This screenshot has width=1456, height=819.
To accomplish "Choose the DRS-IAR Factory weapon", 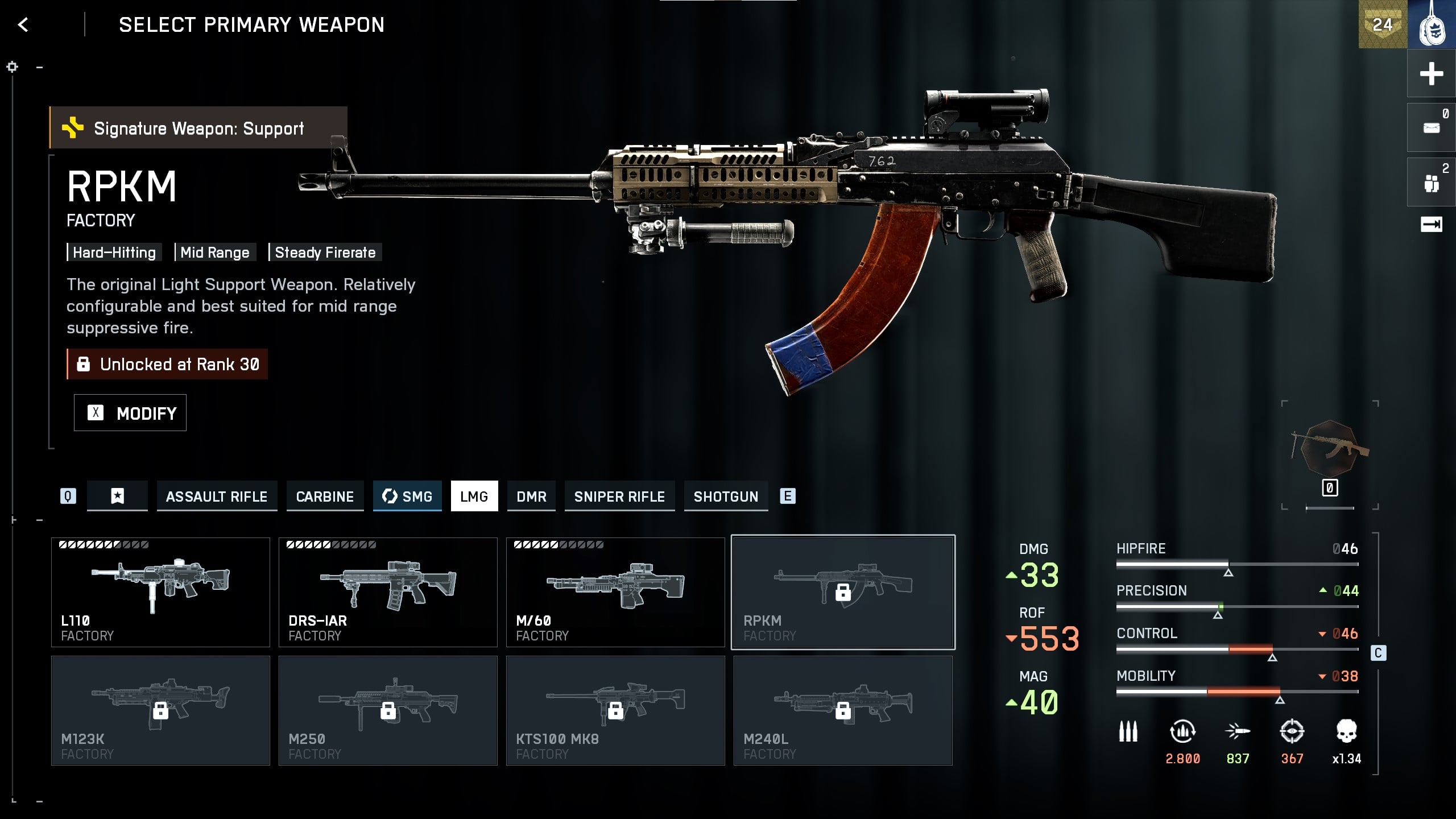I will coord(388,592).
